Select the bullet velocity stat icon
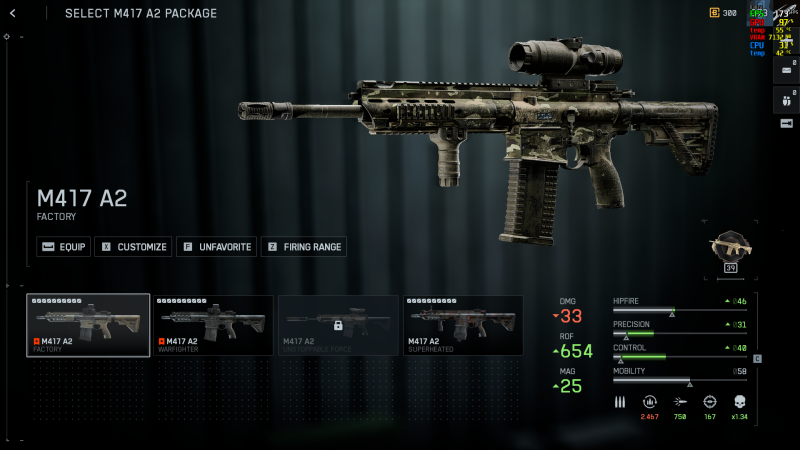Image resolution: width=800 pixels, height=450 pixels. [x=680, y=402]
